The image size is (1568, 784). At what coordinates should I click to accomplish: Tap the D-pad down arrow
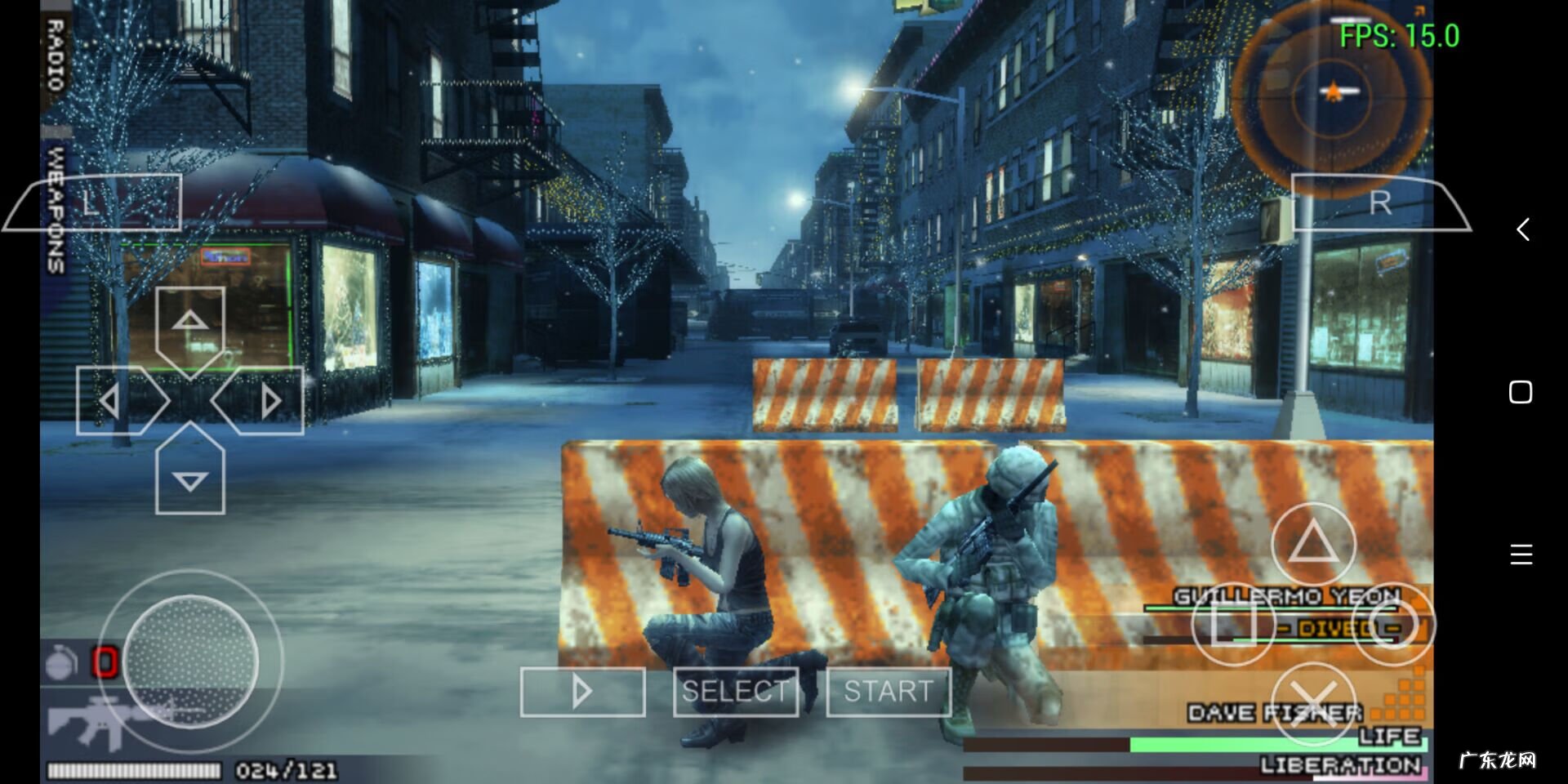189,478
